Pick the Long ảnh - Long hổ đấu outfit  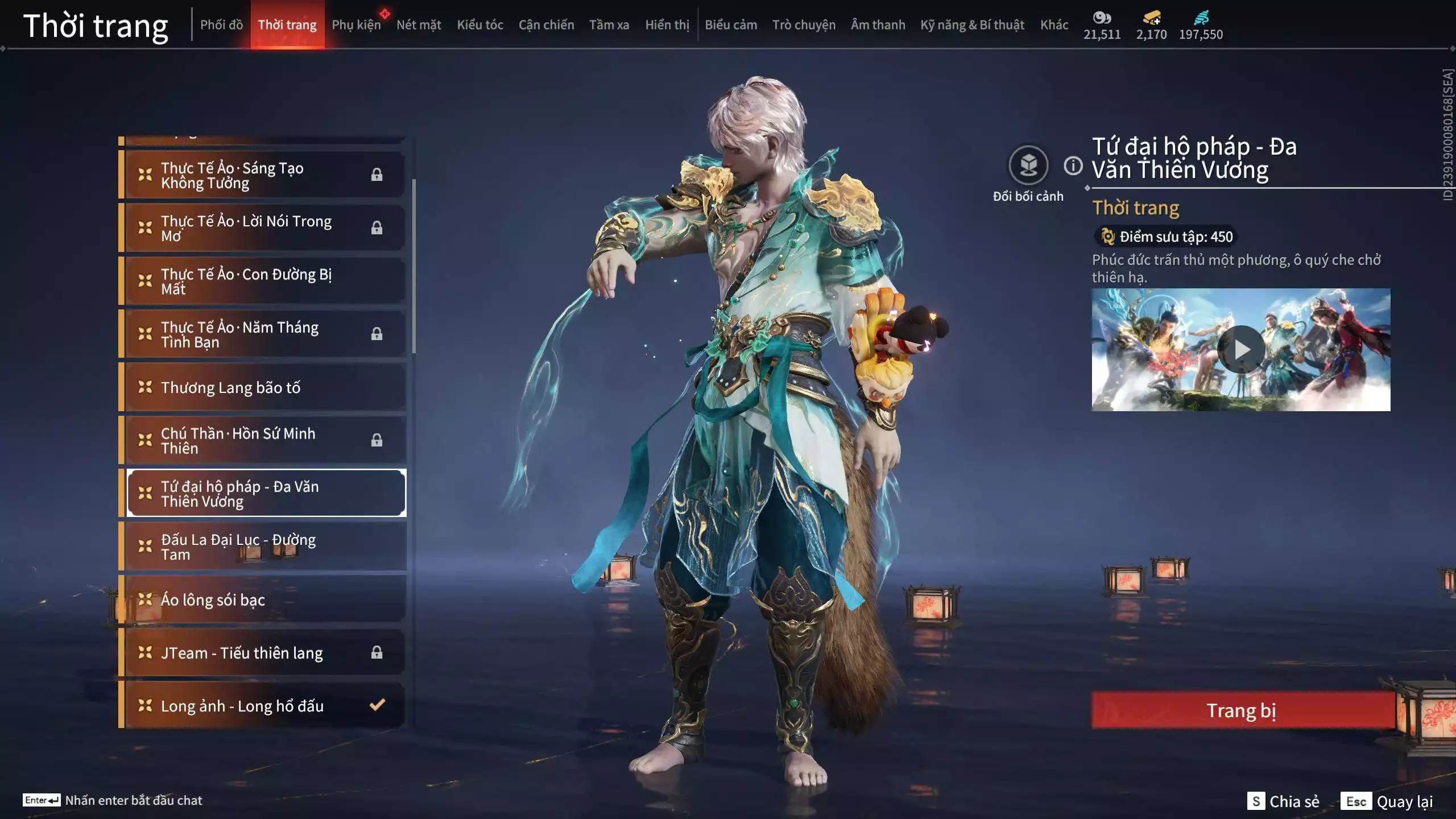(x=265, y=706)
